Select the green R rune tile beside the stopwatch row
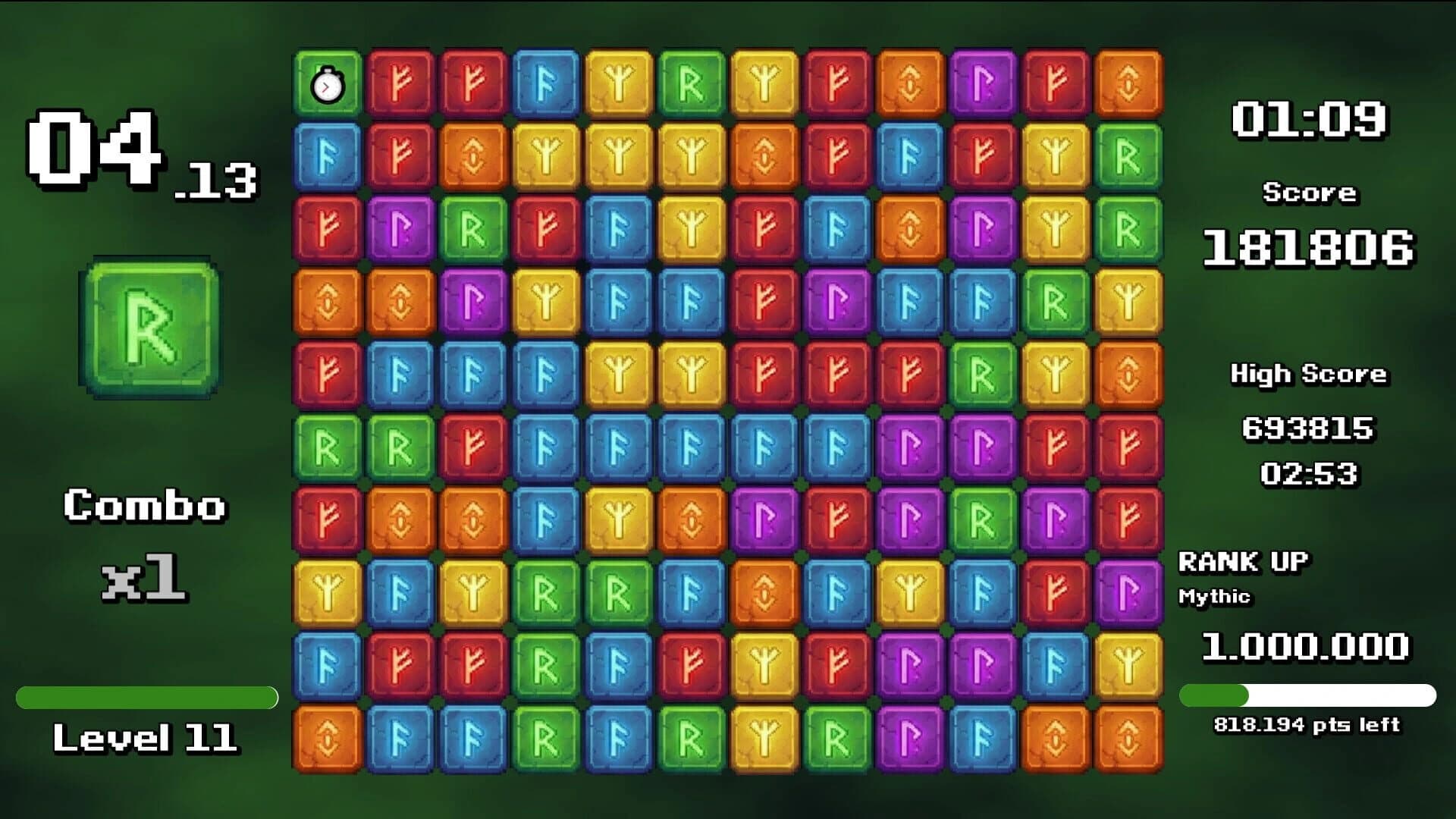This screenshot has width=1456, height=819. [x=690, y=85]
